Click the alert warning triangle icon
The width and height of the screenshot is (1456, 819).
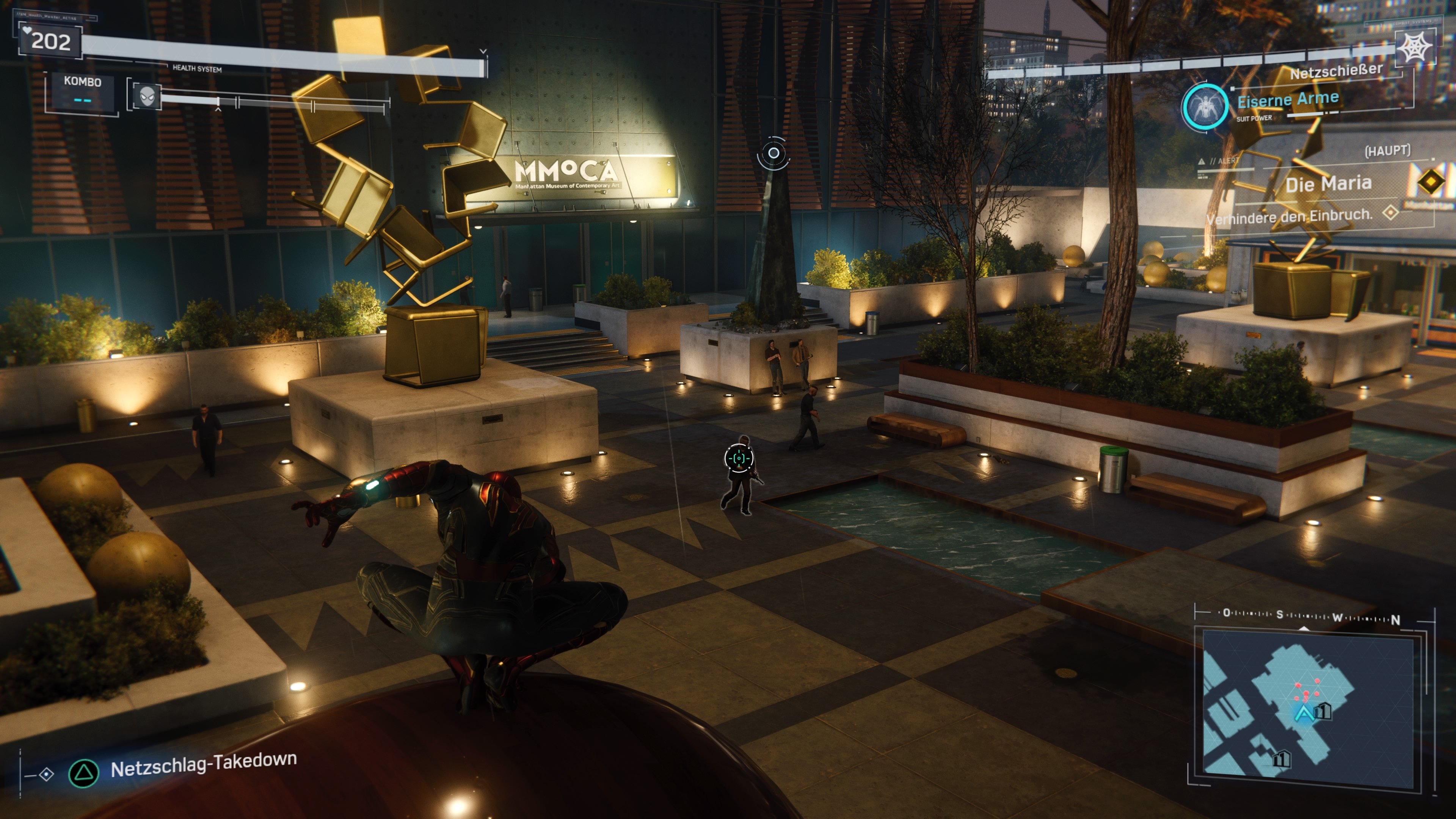coord(1201,162)
